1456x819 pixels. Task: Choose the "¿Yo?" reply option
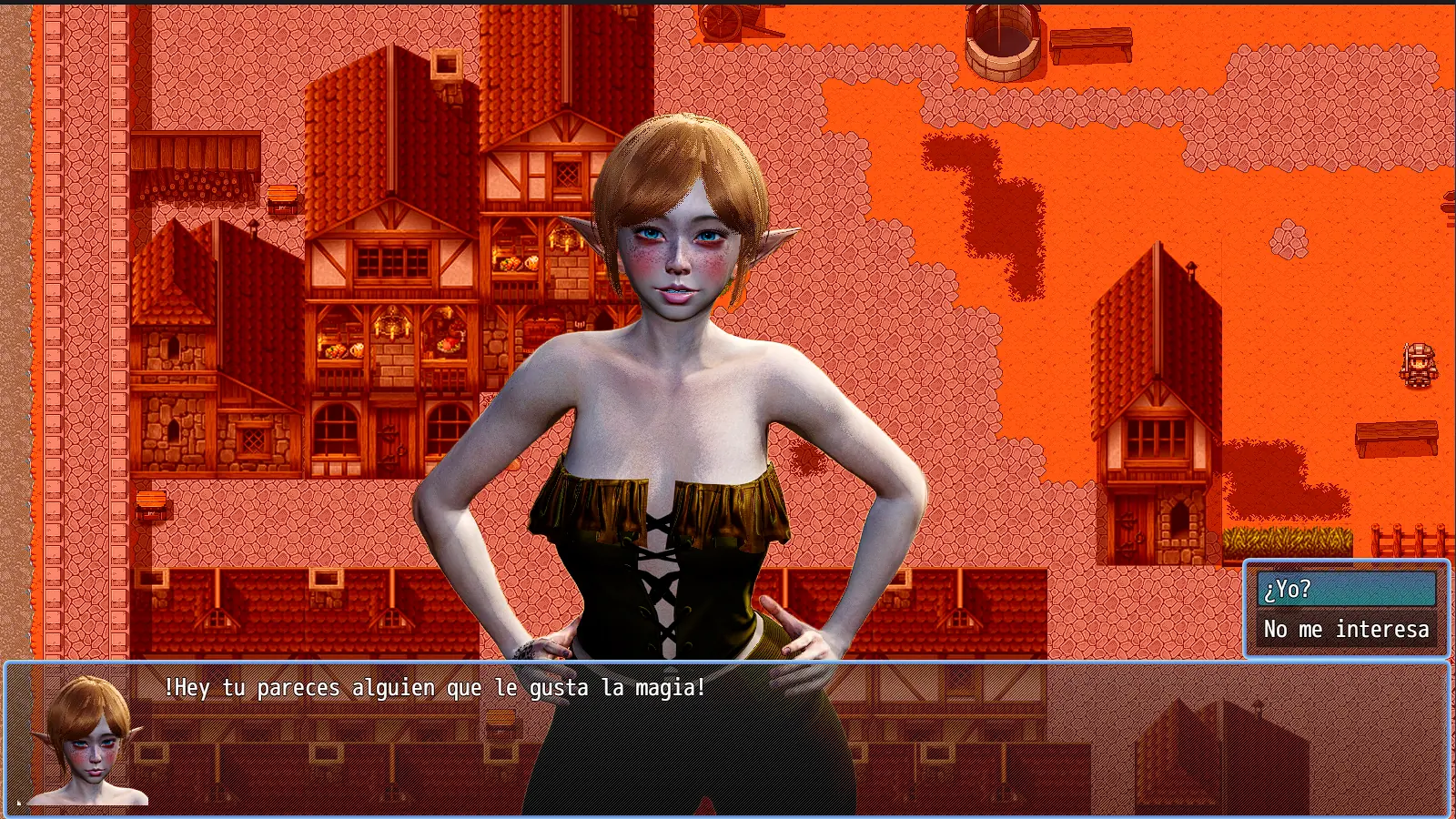[1345, 590]
